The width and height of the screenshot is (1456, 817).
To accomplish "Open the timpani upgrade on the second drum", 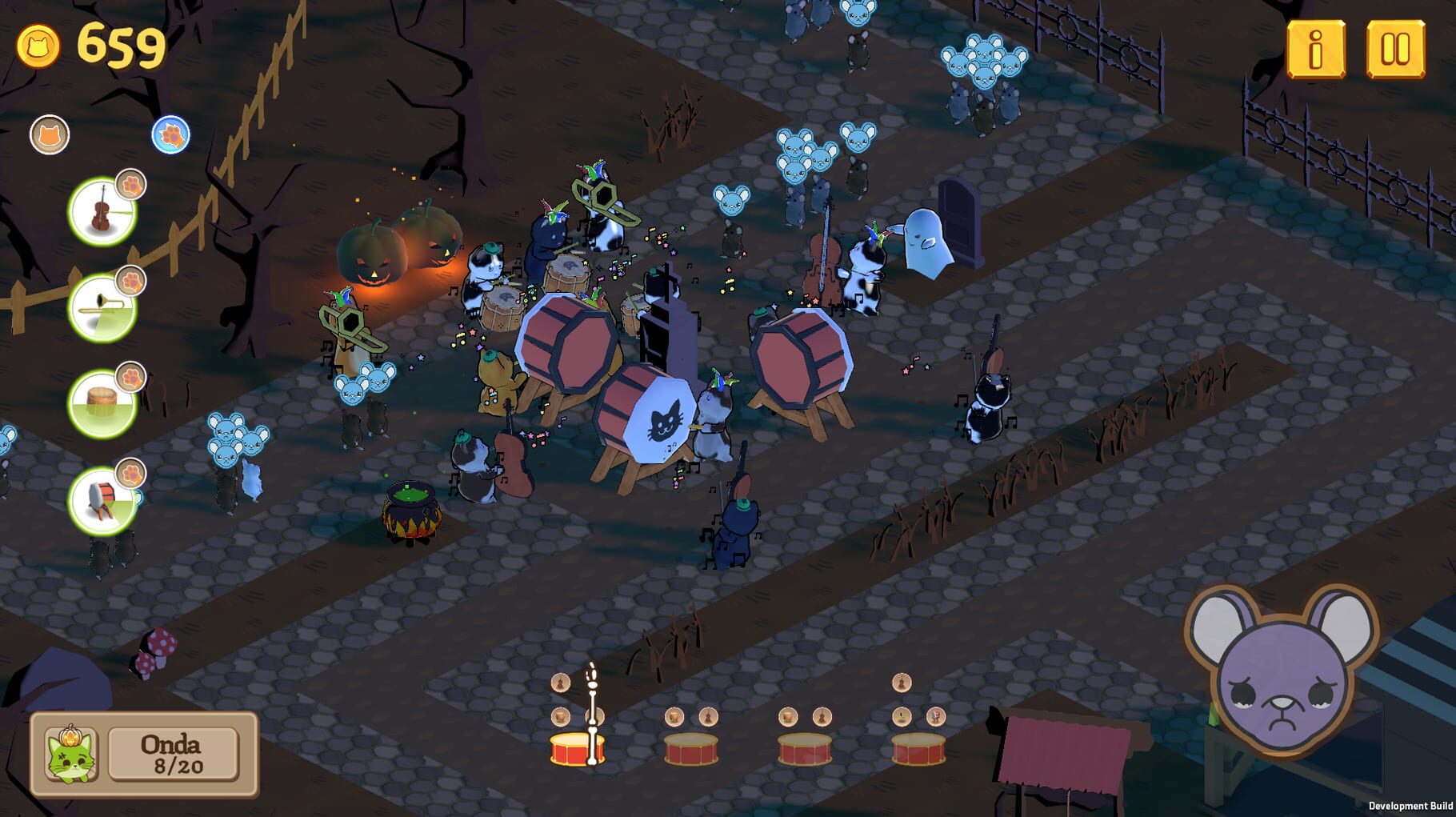I will 674,716.
